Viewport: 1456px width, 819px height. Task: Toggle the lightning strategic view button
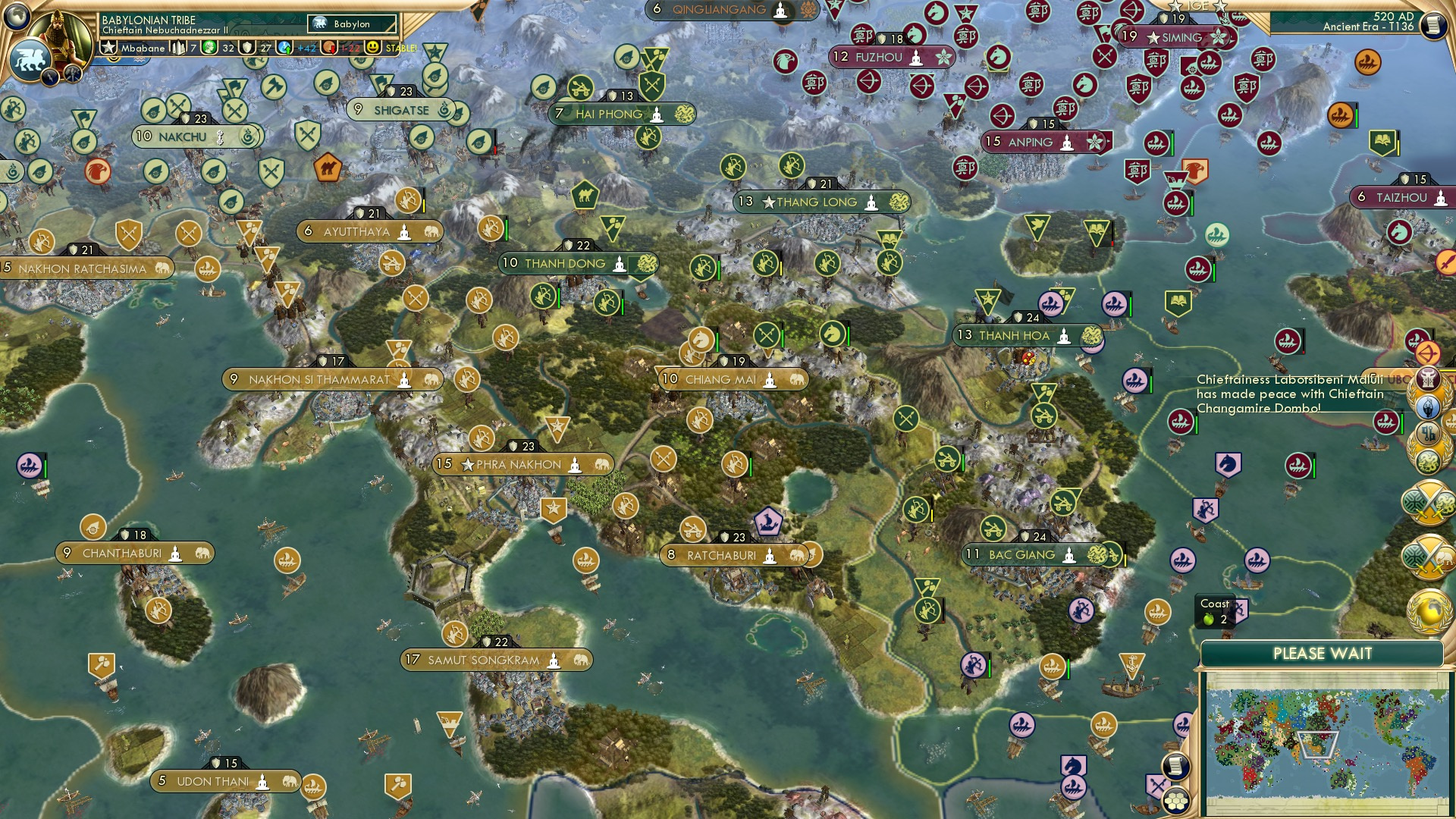click(51, 76)
